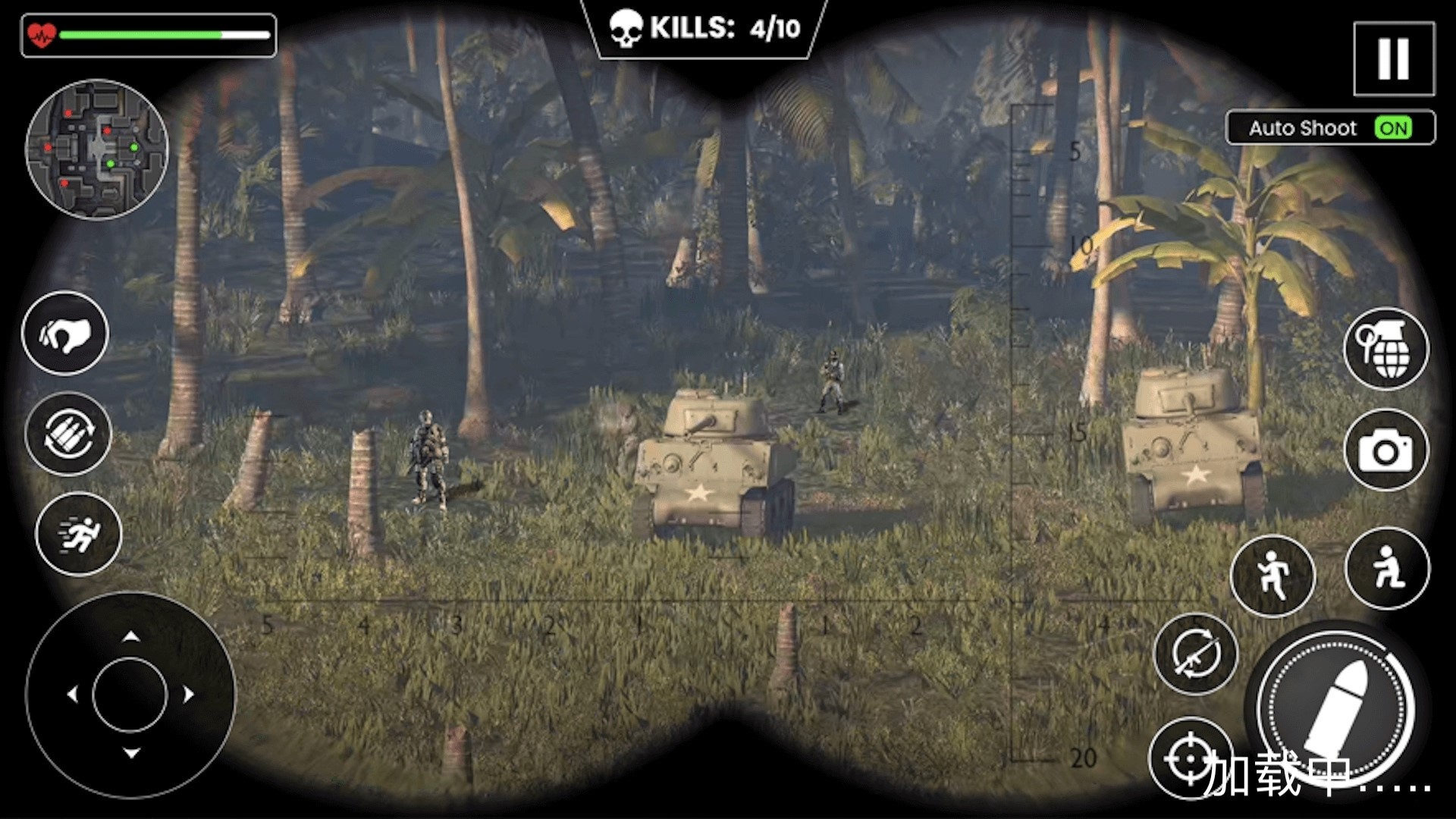This screenshot has width=1456, height=819.
Task: Toggle Auto Shoot off
Action: click(1393, 128)
